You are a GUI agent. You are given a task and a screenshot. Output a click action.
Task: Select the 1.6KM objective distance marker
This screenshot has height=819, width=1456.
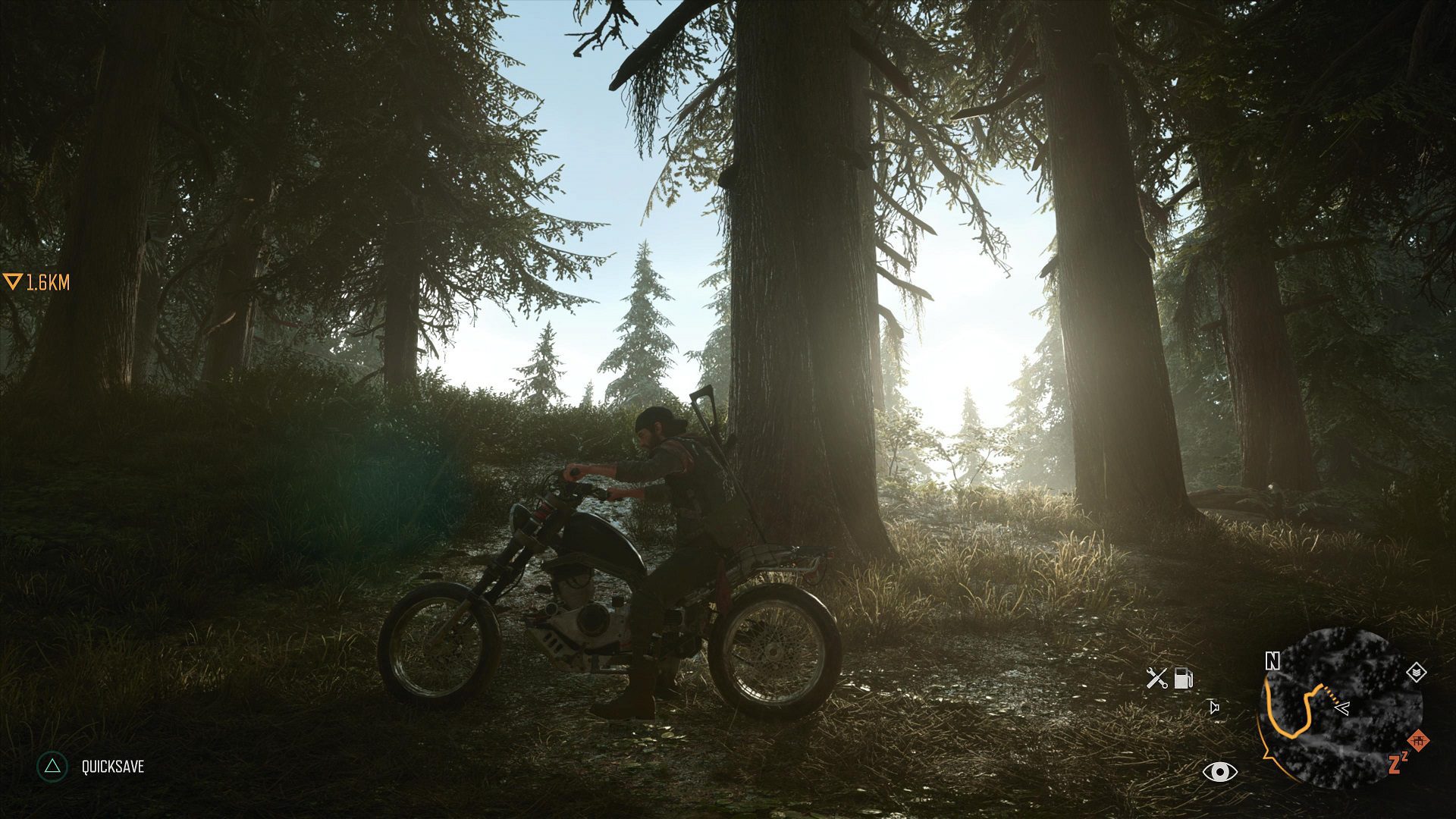36,283
